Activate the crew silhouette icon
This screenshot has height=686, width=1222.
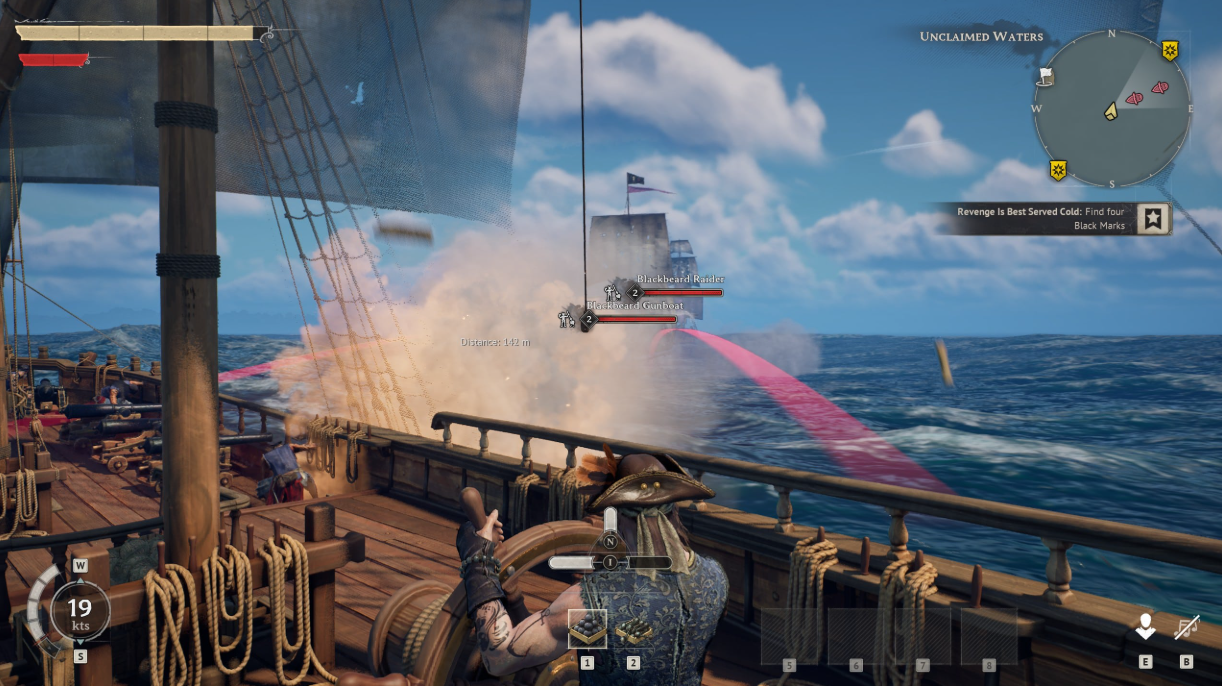[1145, 628]
